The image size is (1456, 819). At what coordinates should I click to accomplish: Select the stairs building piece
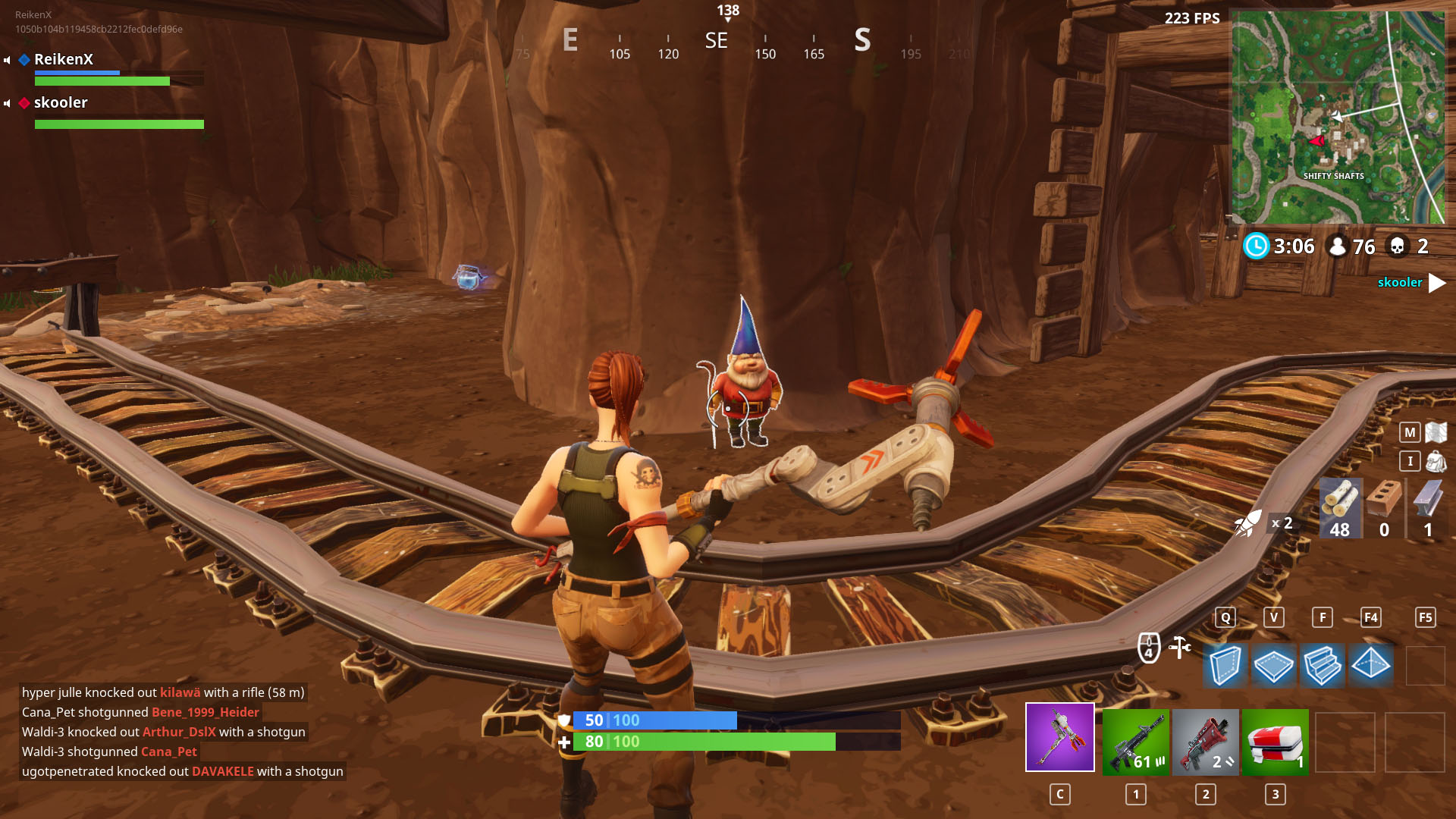coord(1322,665)
